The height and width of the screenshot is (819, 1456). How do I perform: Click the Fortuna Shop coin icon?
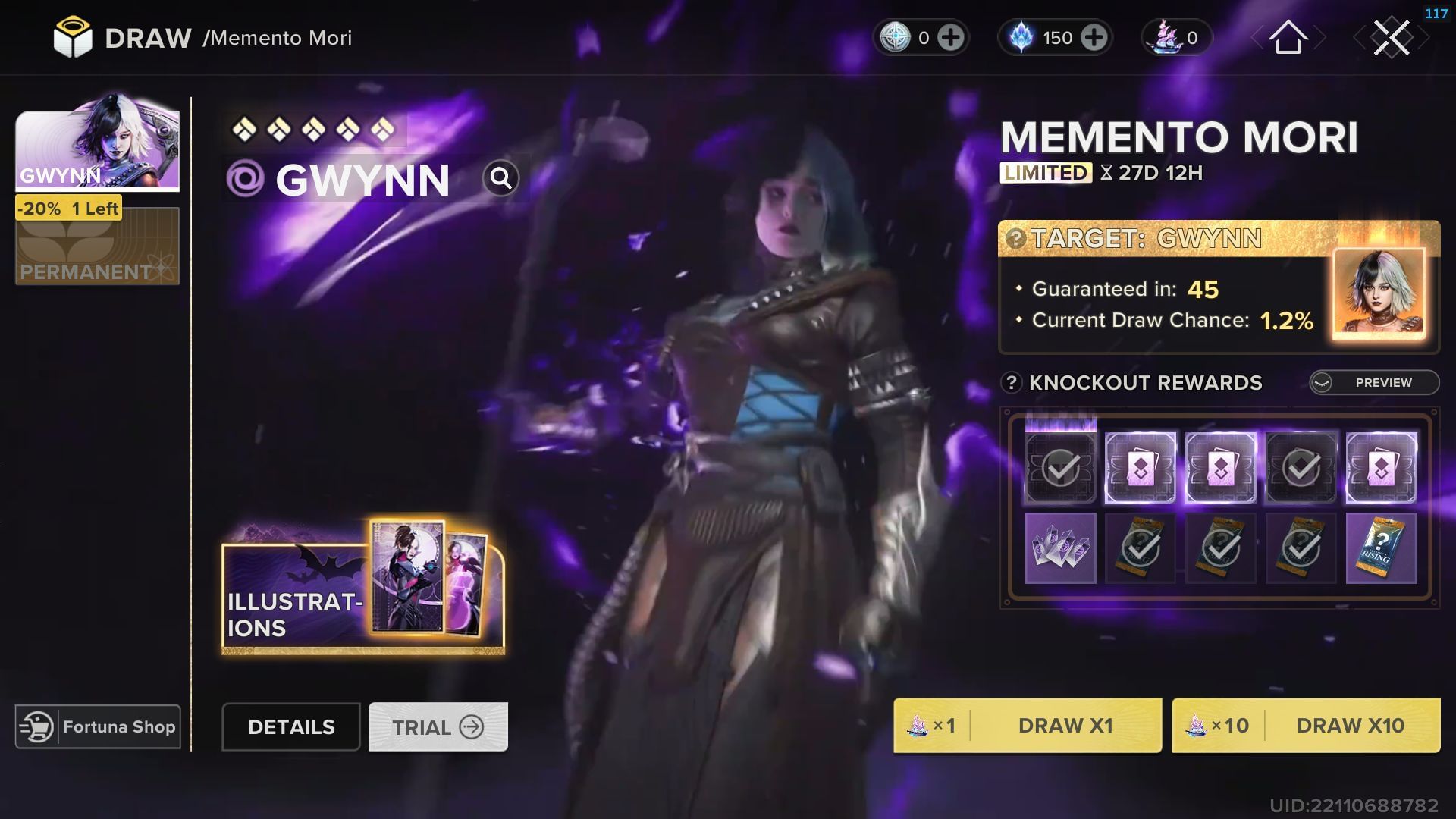[x=36, y=726]
